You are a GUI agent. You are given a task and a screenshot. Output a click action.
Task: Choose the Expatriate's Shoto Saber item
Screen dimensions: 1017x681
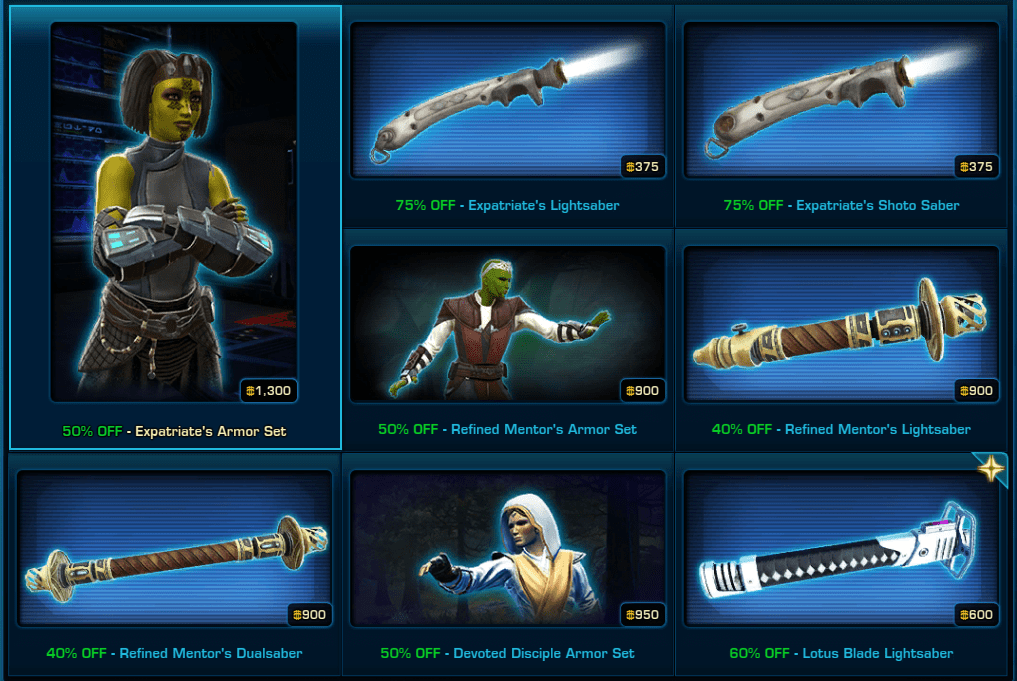coord(841,100)
